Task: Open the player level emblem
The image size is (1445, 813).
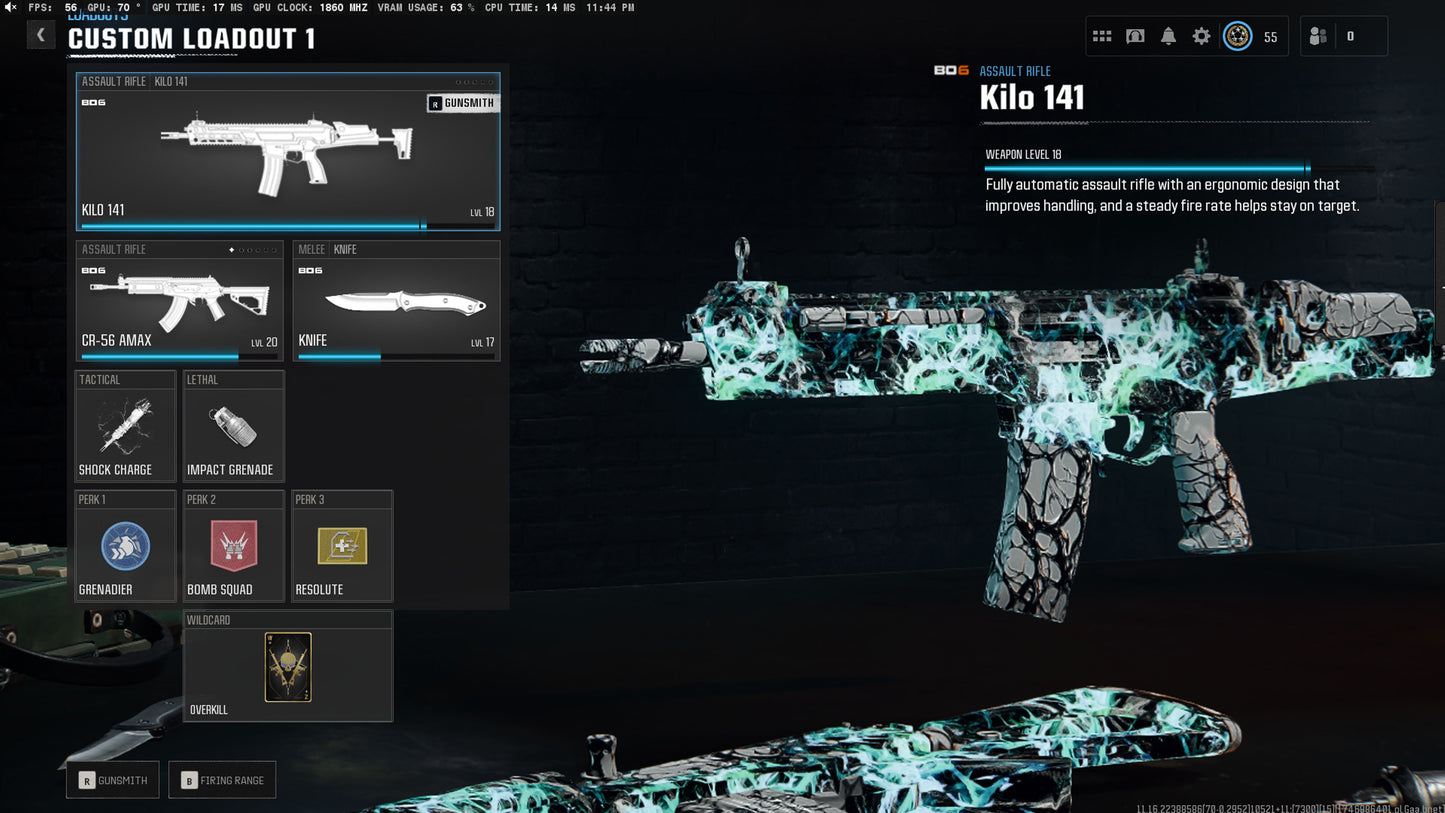Action: point(1238,37)
